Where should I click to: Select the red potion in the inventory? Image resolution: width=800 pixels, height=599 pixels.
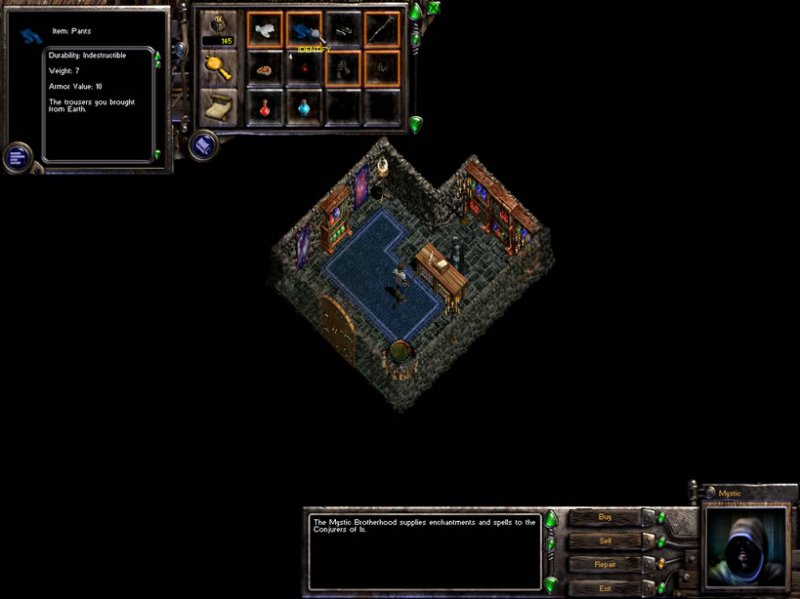pyautogui.click(x=265, y=106)
